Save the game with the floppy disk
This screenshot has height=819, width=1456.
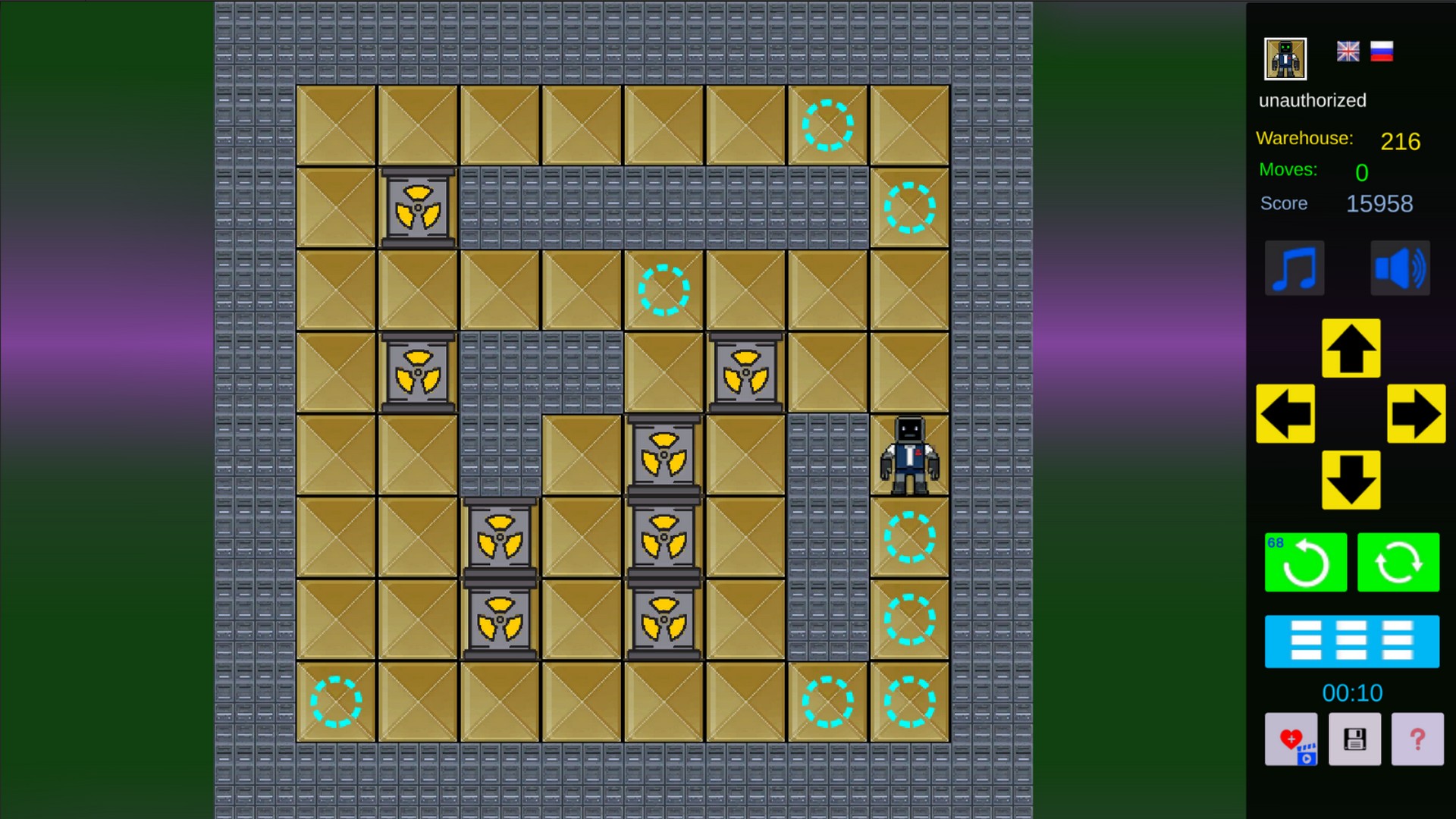pos(1354,739)
